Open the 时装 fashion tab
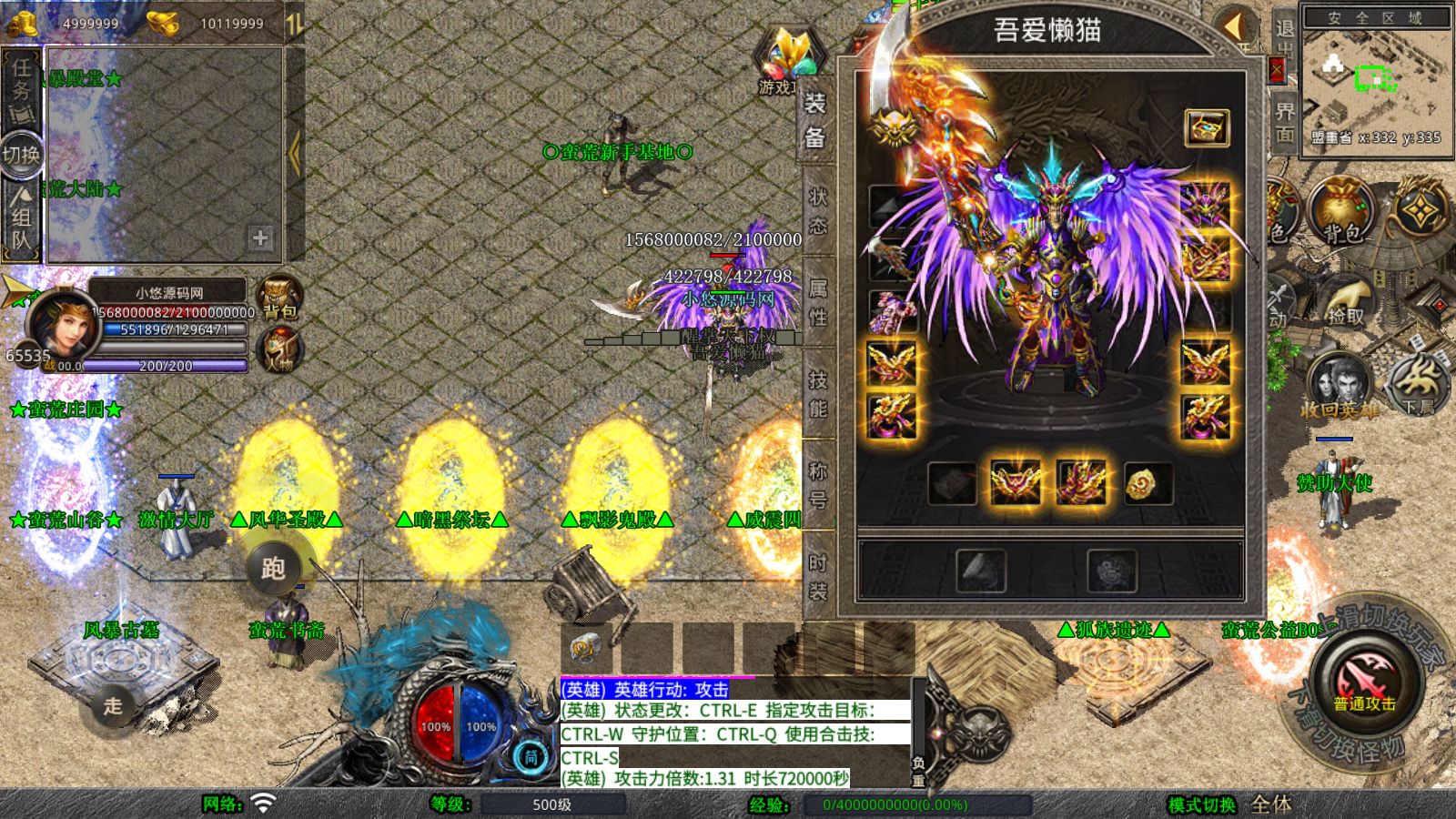 point(817,577)
